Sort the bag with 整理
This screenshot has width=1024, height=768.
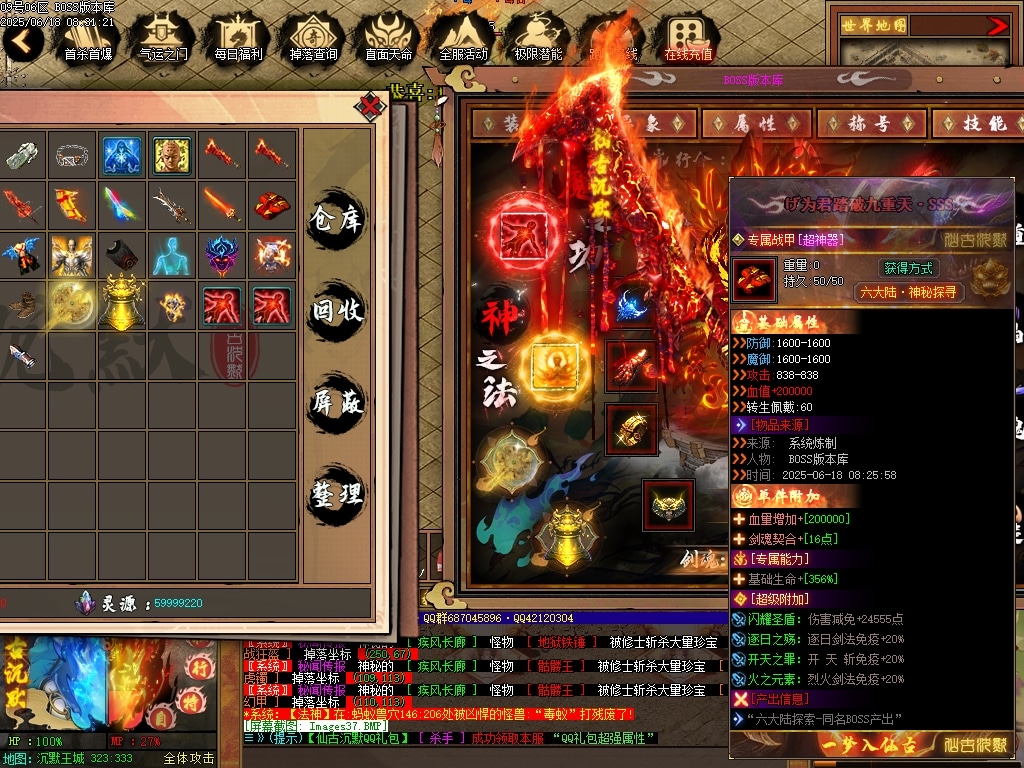(x=336, y=495)
